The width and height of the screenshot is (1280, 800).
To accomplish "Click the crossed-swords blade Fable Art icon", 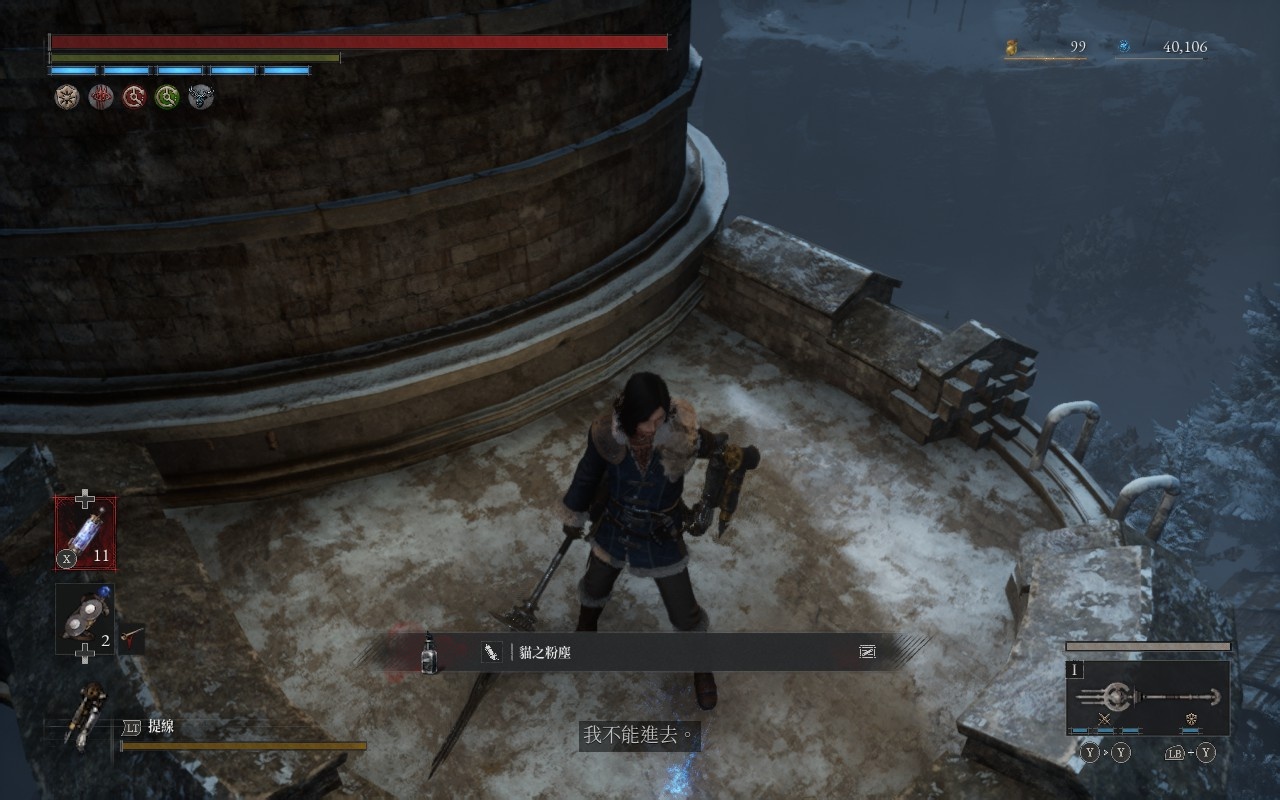I will [x=1105, y=719].
